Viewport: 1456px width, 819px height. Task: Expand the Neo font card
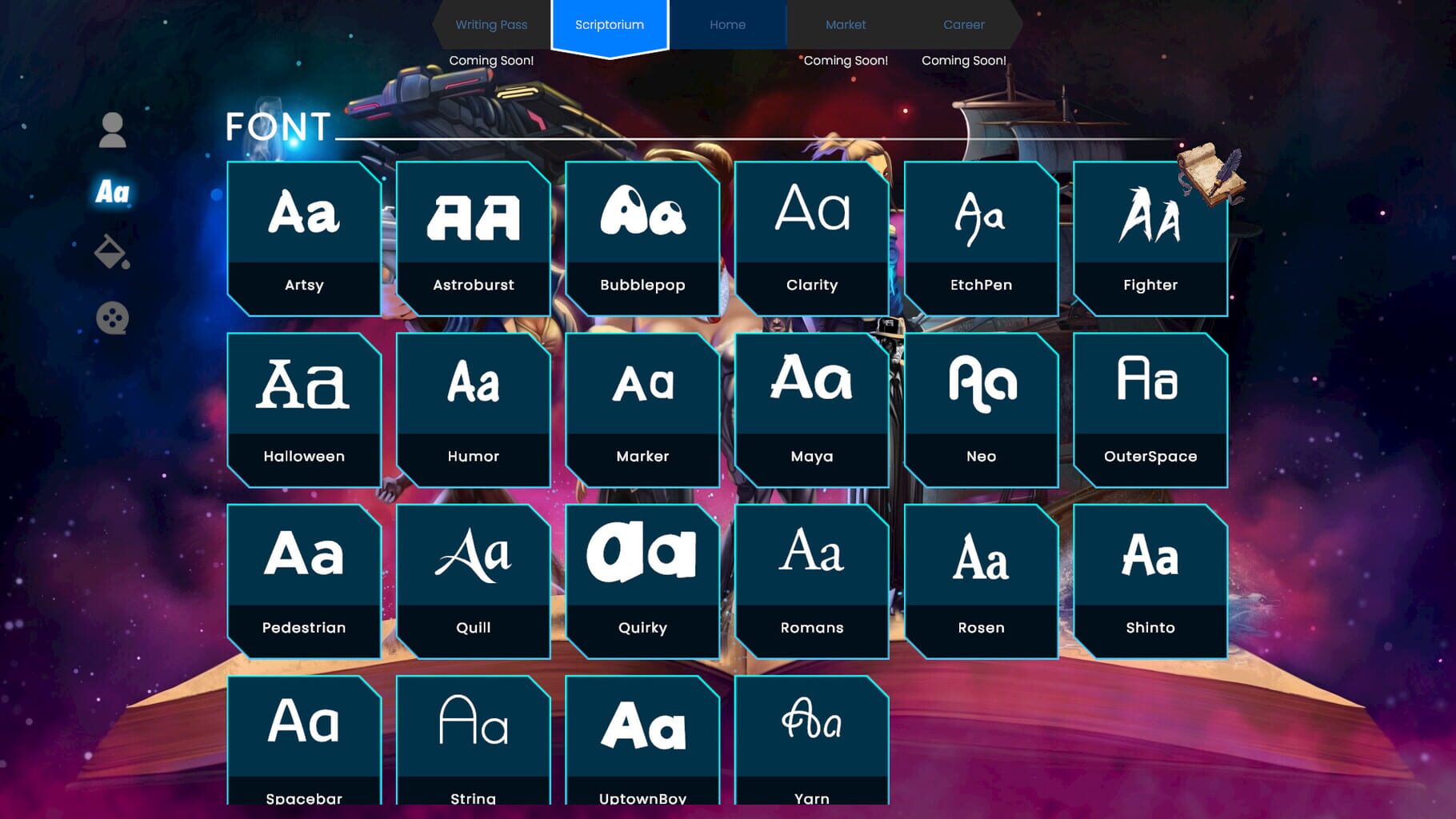981,408
